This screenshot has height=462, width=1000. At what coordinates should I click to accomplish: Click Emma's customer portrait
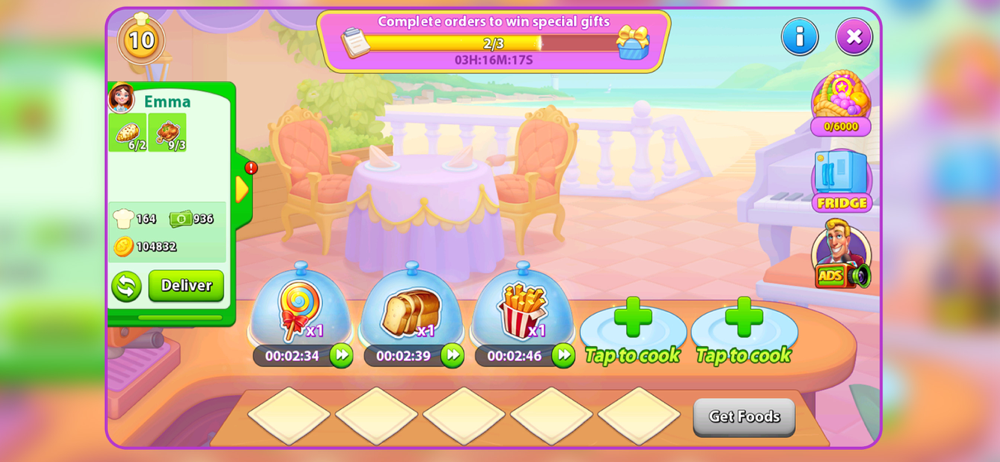(x=122, y=98)
